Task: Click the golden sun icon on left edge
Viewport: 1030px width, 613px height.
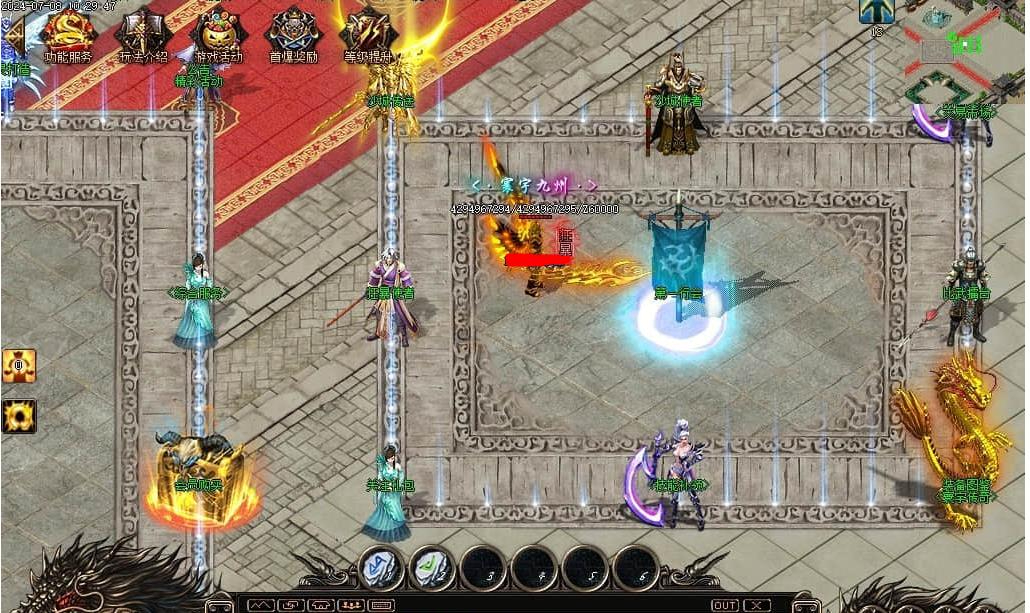Action: pos(18,415)
